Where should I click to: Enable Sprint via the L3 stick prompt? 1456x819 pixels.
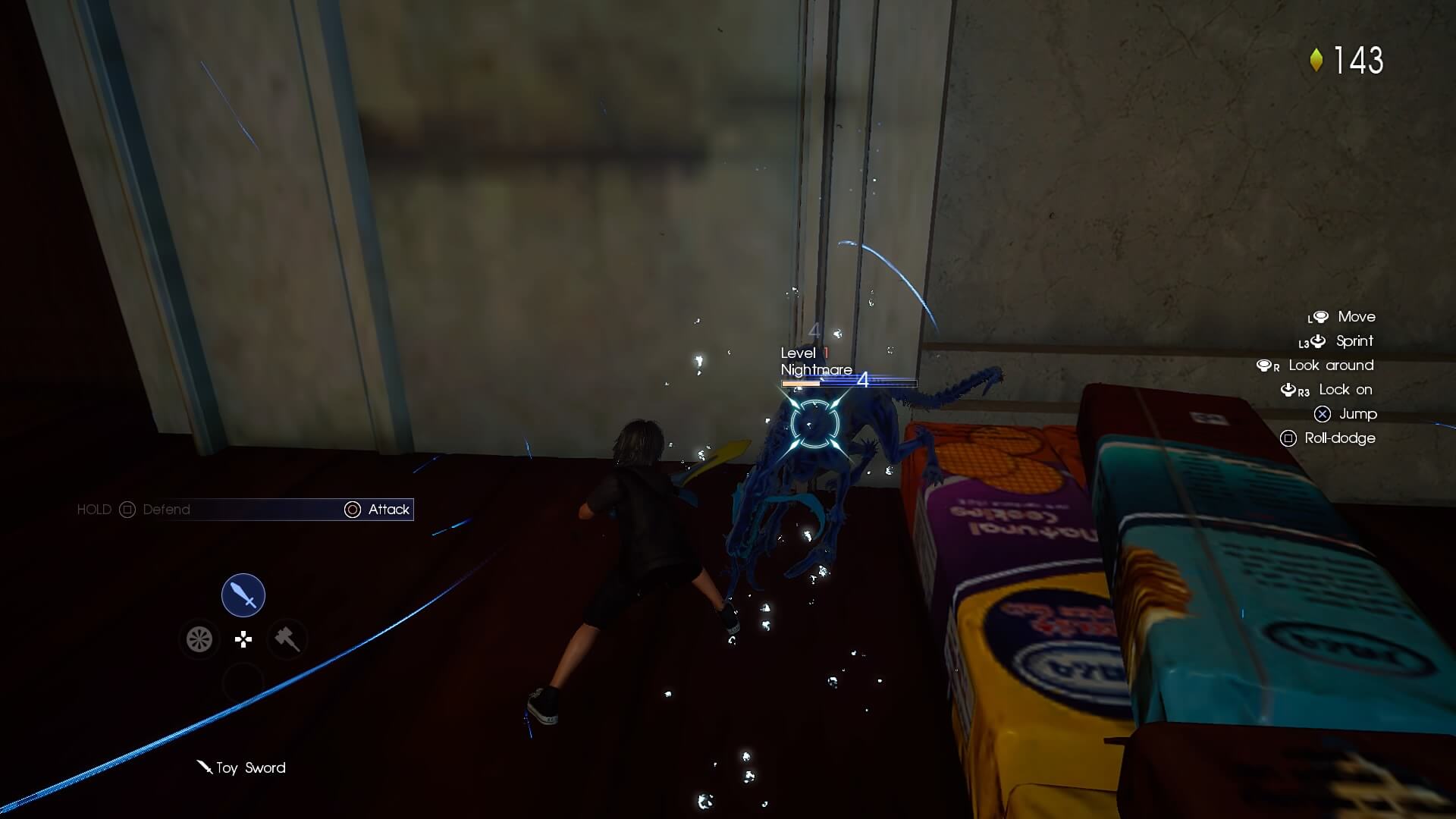[x=1318, y=340]
